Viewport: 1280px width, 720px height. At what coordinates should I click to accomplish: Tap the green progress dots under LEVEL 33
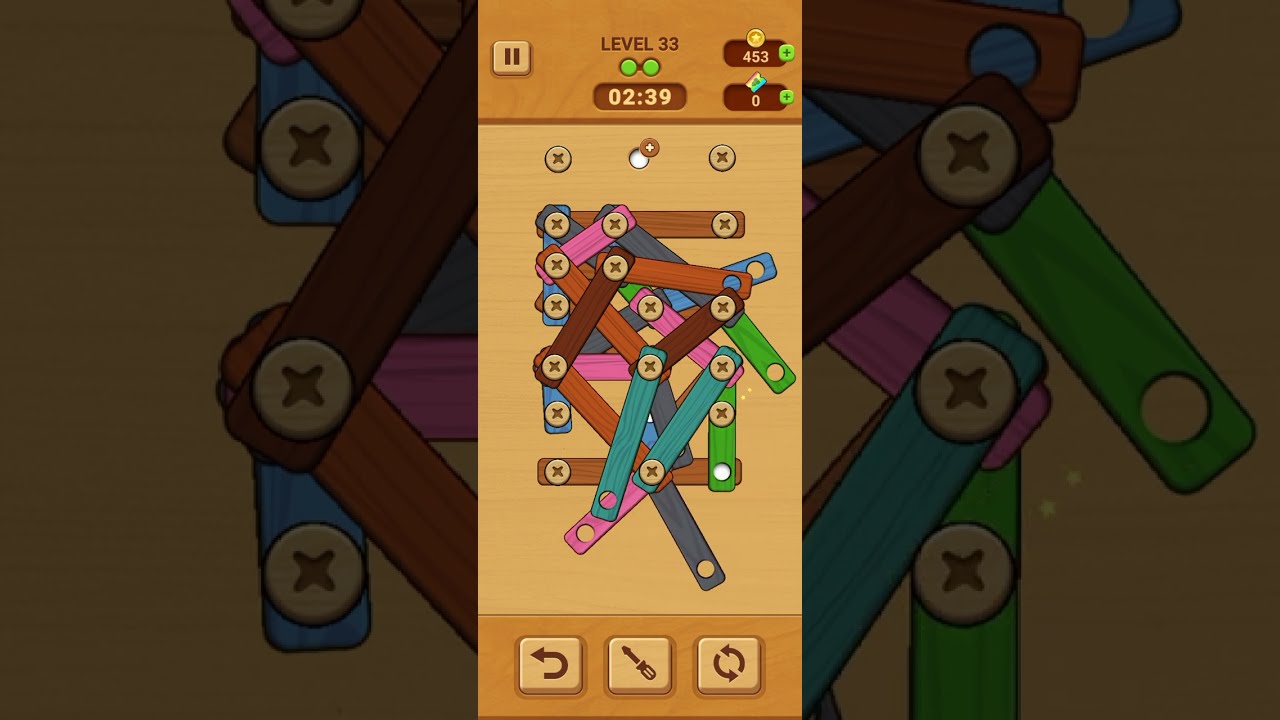point(641,67)
